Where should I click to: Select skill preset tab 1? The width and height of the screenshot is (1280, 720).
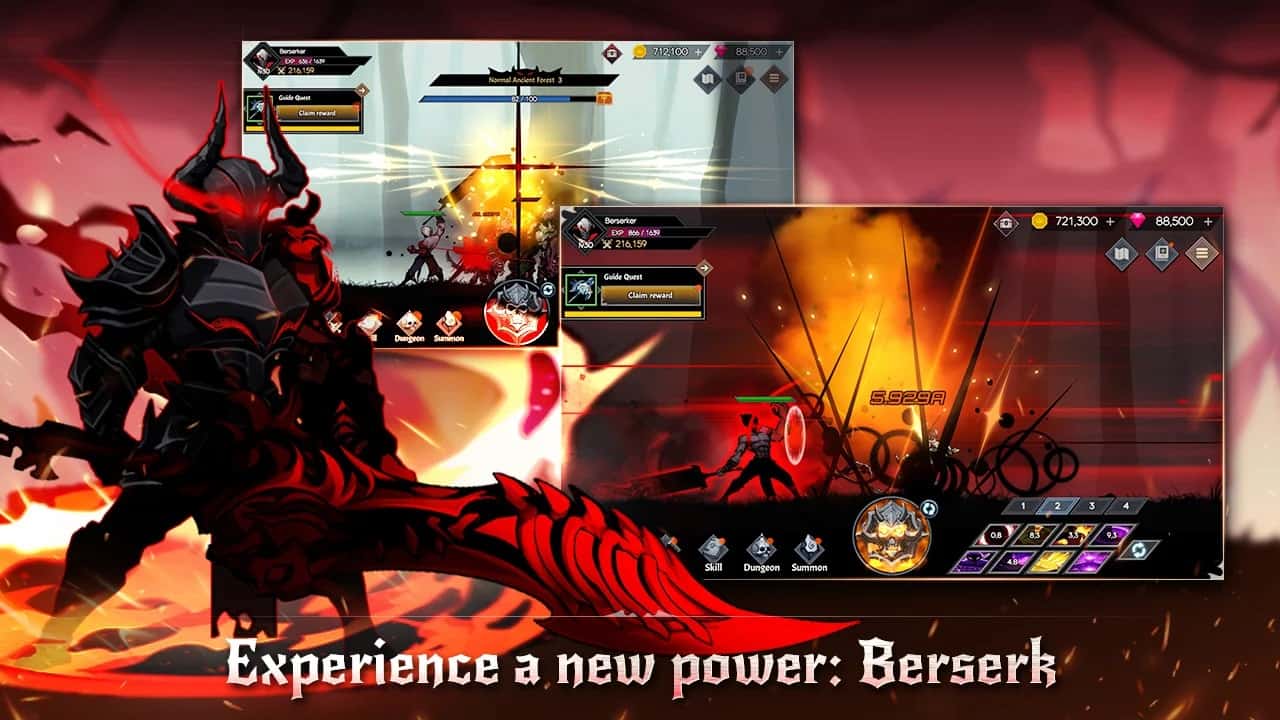click(1023, 505)
